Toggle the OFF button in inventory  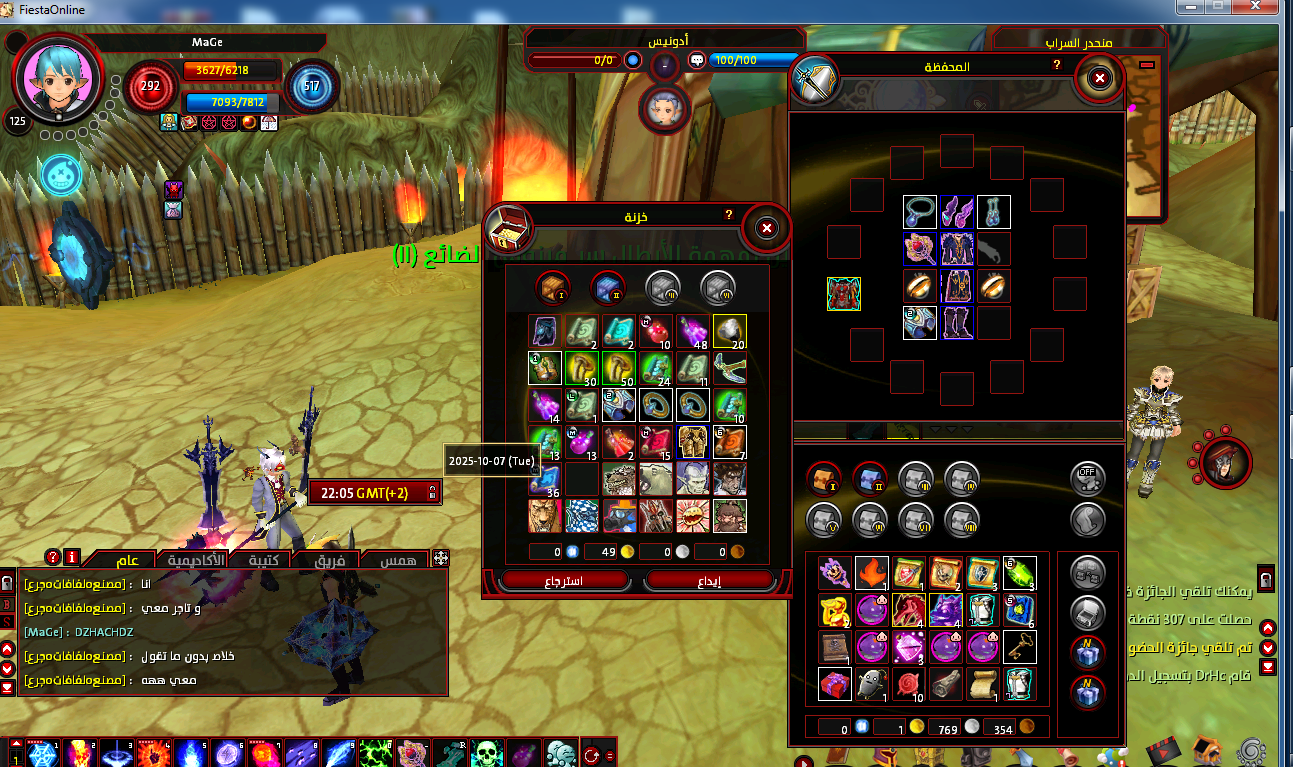click(1087, 479)
